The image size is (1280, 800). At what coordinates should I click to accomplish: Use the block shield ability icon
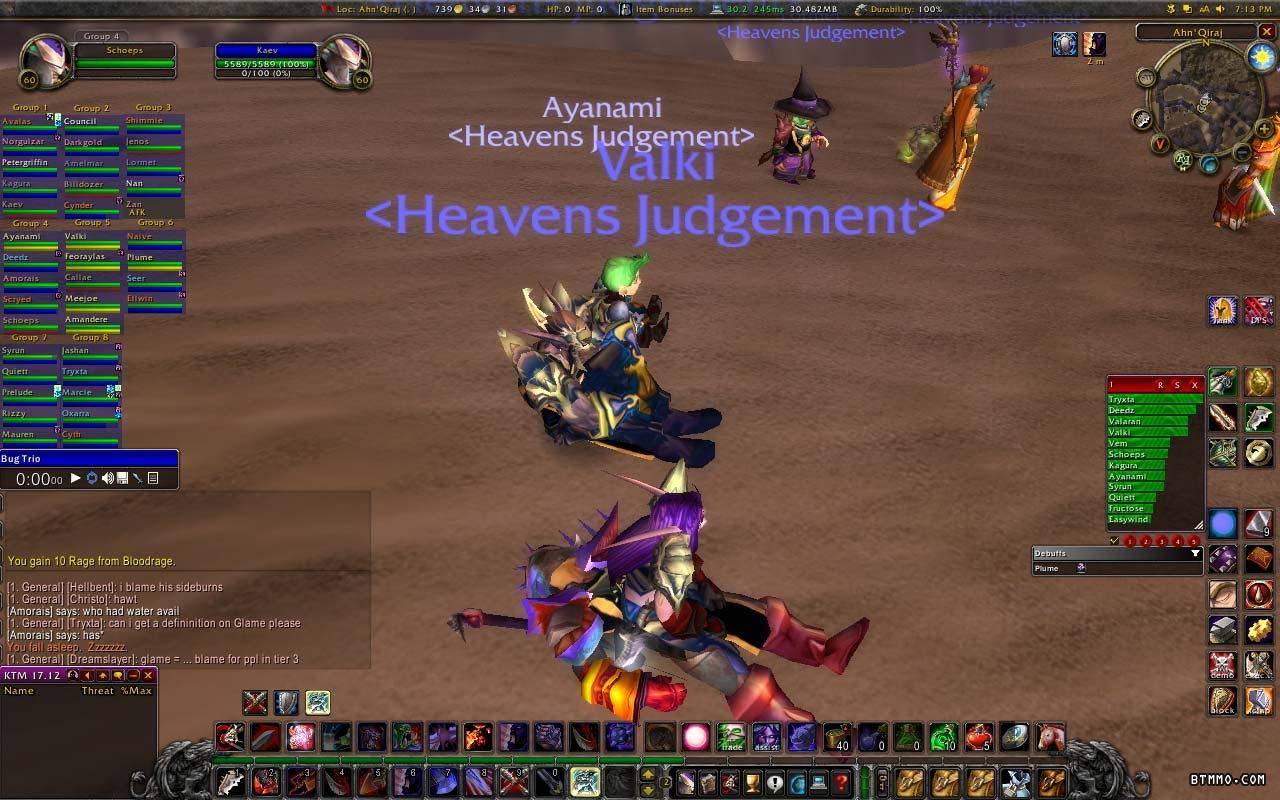pyautogui.click(x=1223, y=700)
